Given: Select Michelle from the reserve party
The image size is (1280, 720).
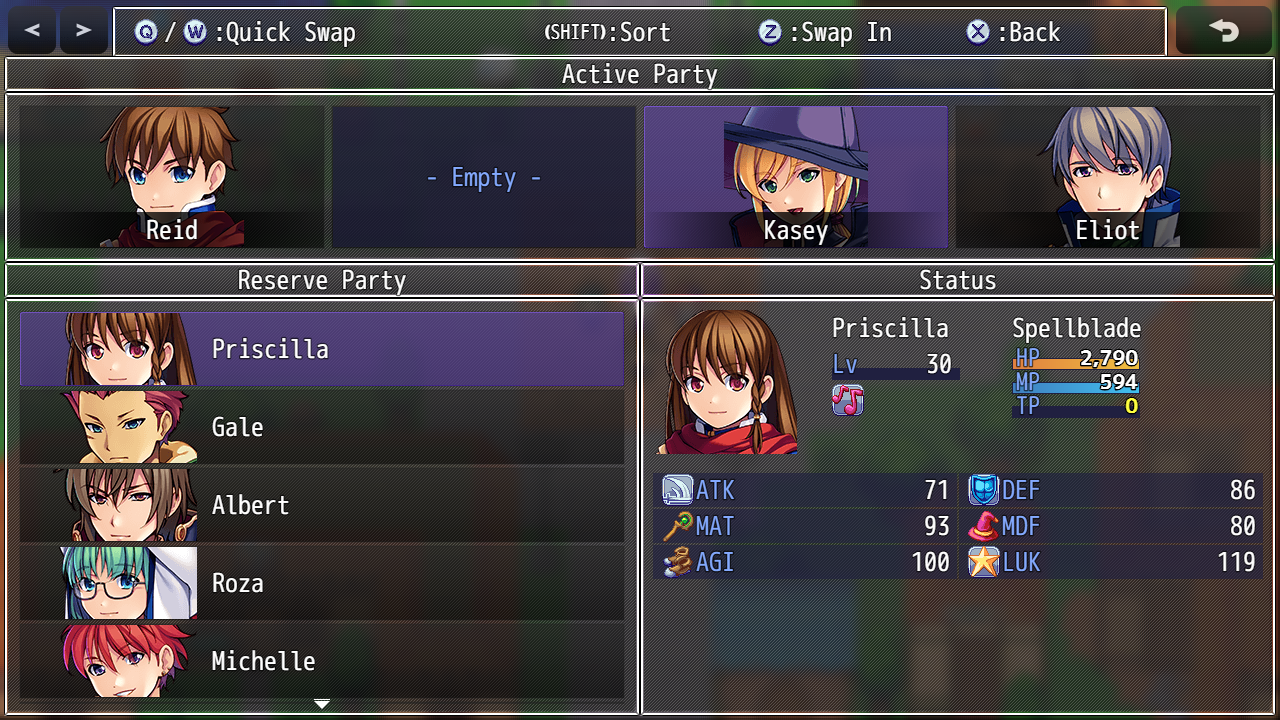Looking at the screenshot, I should pyautogui.click(x=321, y=660).
